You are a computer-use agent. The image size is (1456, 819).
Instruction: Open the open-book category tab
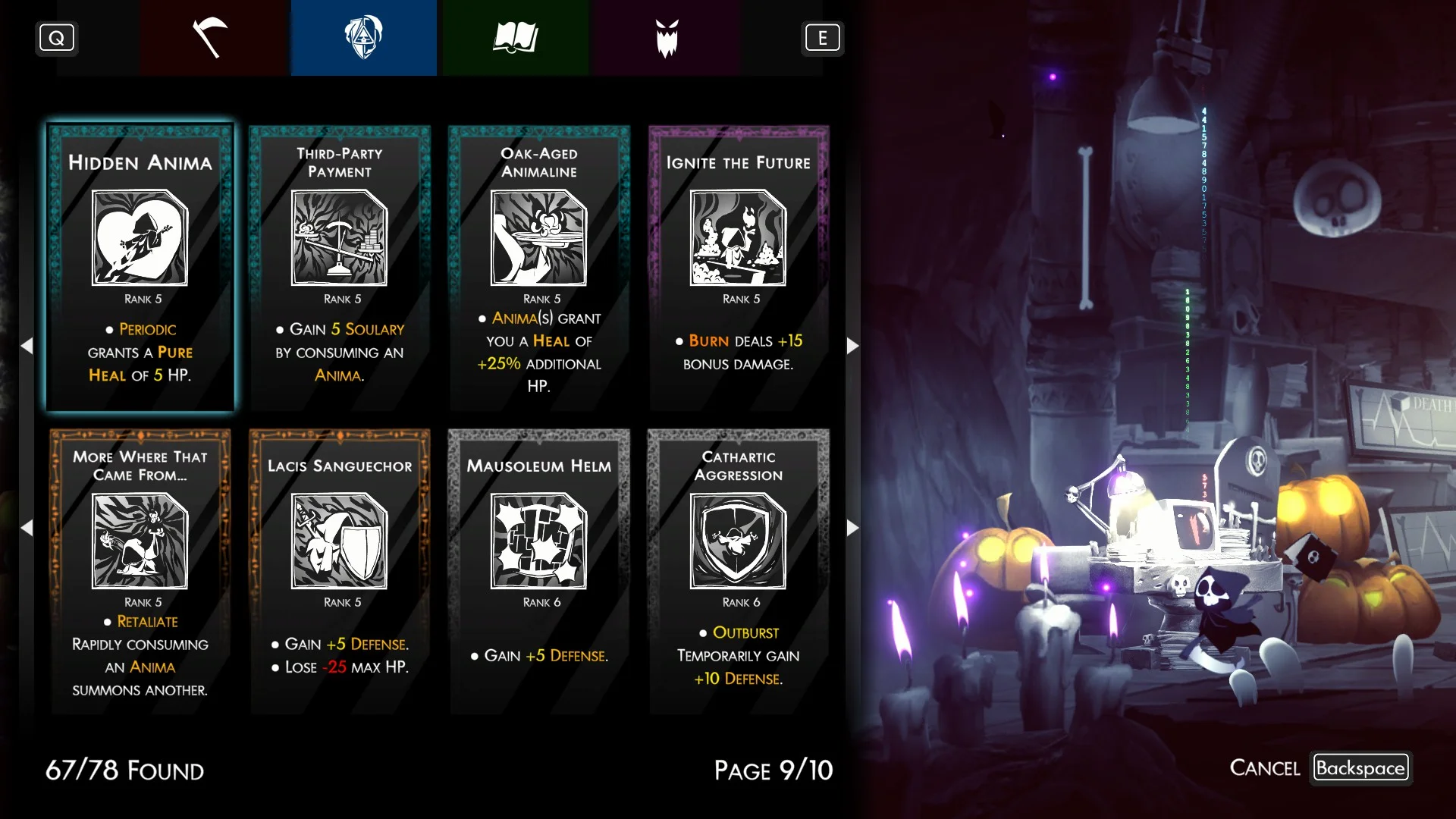tap(516, 38)
